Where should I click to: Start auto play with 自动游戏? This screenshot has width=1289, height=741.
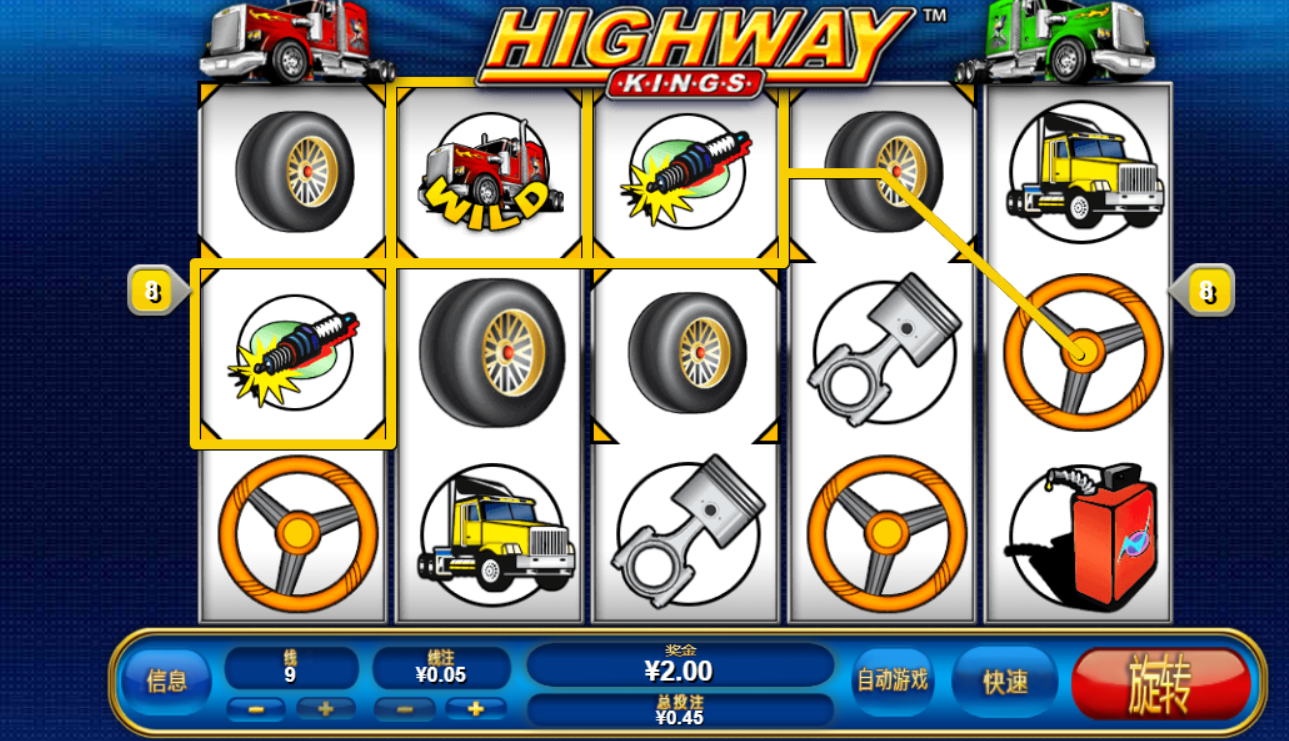pyautogui.click(x=892, y=681)
